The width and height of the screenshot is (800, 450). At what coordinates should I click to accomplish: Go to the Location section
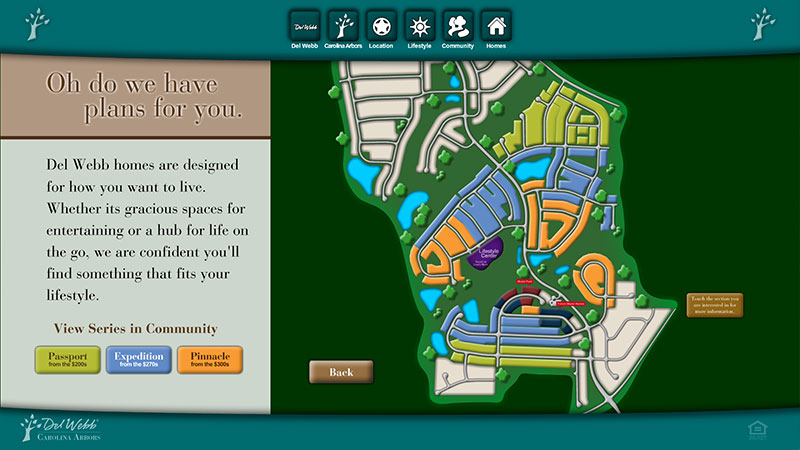(x=381, y=25)
